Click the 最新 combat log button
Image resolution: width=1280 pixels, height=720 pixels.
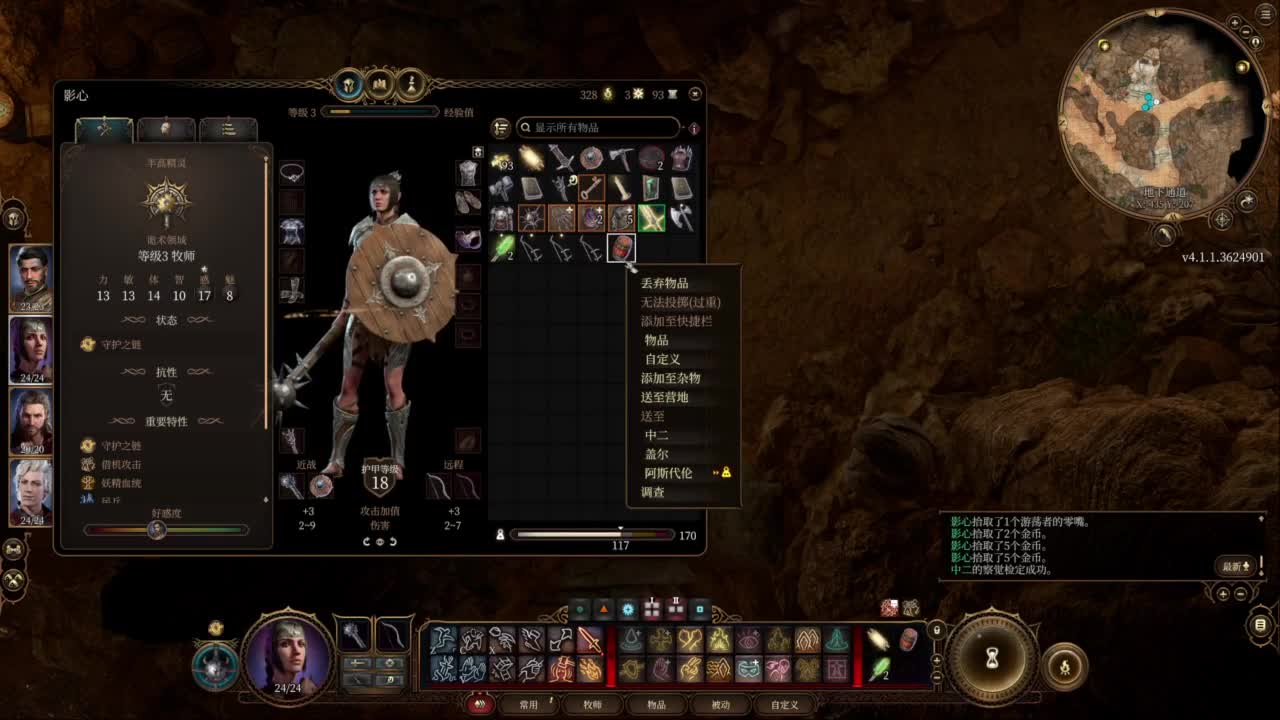pyautogui.click(x=1237, y=566)
